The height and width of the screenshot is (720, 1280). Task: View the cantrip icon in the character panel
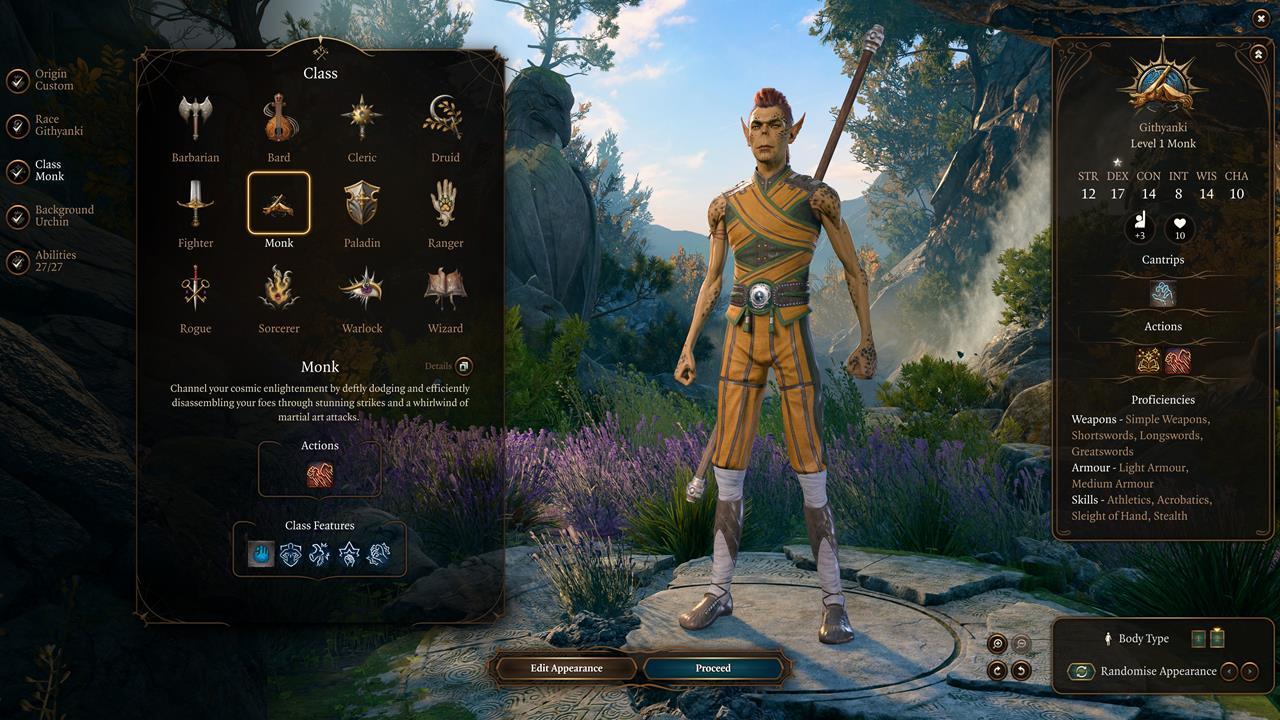[x=1162, y=295]
